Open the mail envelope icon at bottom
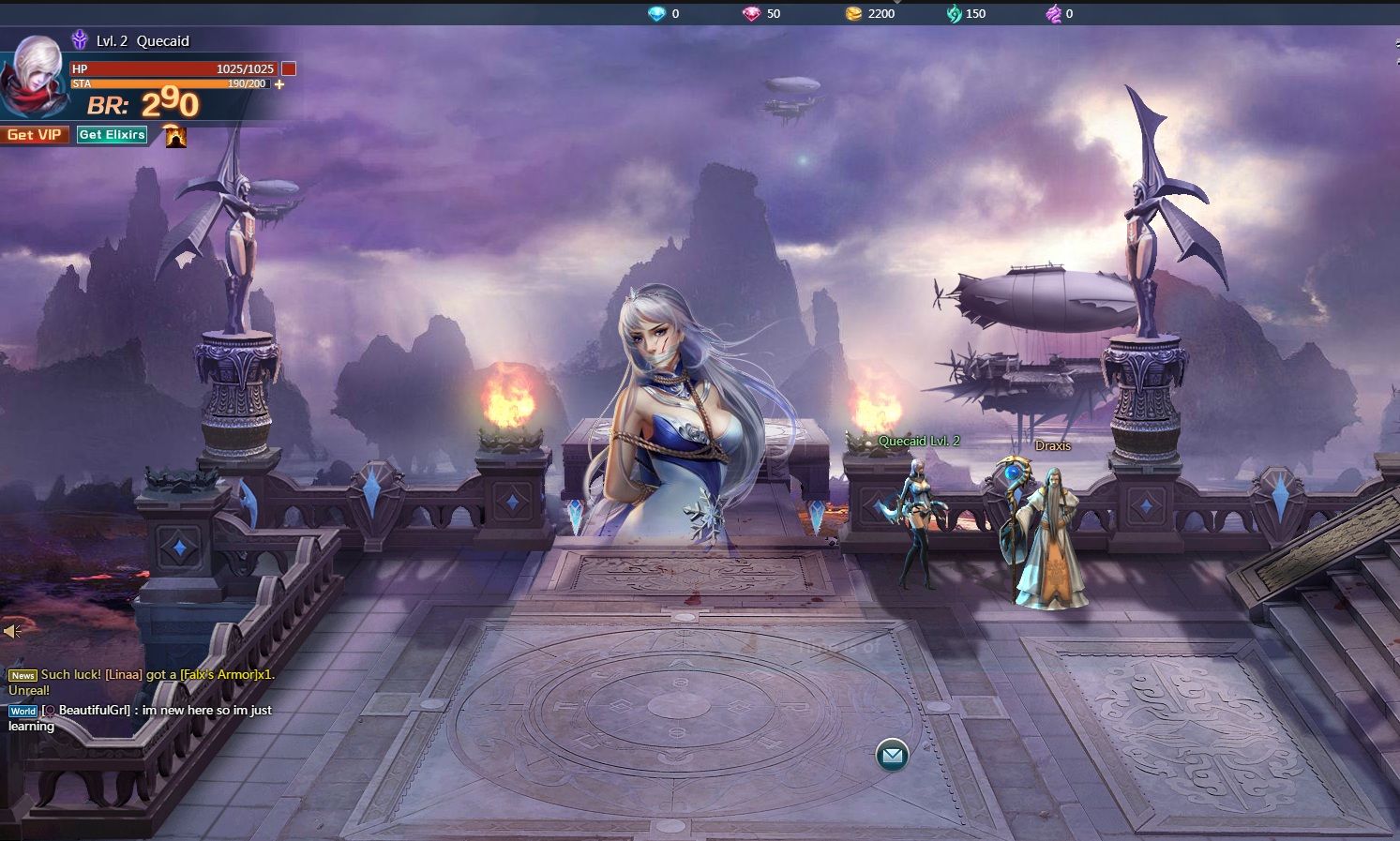 point(891,753)
